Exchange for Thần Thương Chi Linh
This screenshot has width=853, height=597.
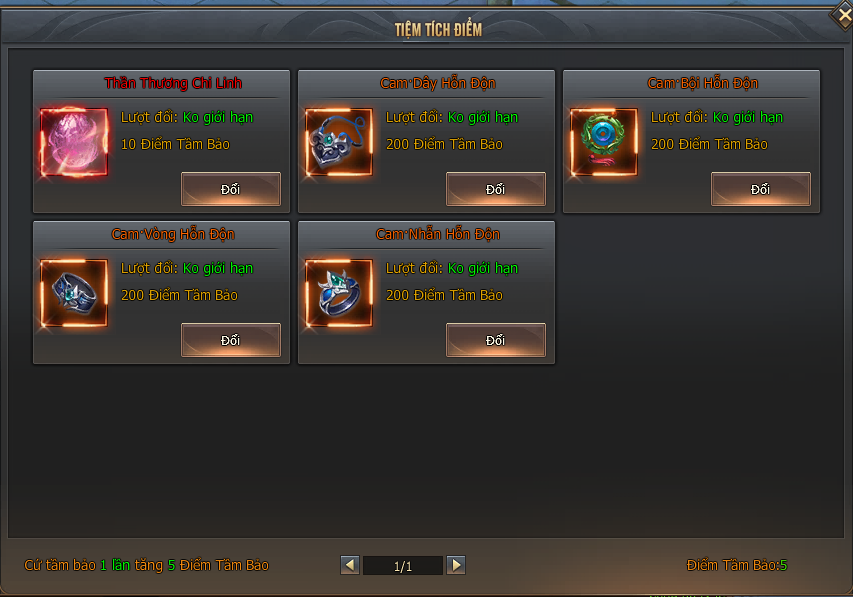(x=230, y=189)
